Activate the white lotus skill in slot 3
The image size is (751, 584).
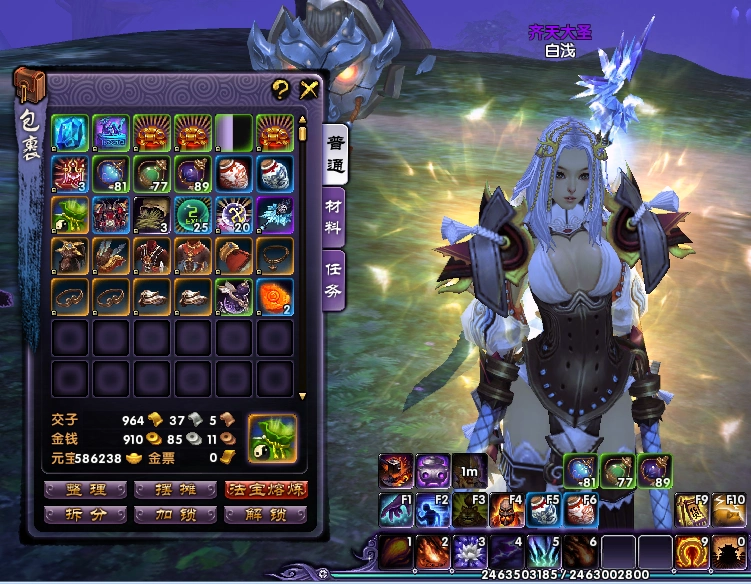[468, 551]
